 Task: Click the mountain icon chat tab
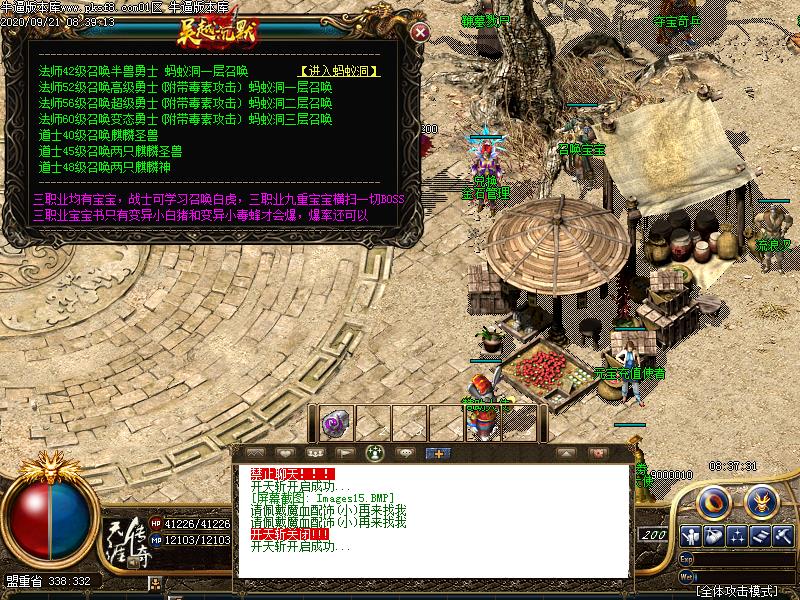(x=254, y=453)
